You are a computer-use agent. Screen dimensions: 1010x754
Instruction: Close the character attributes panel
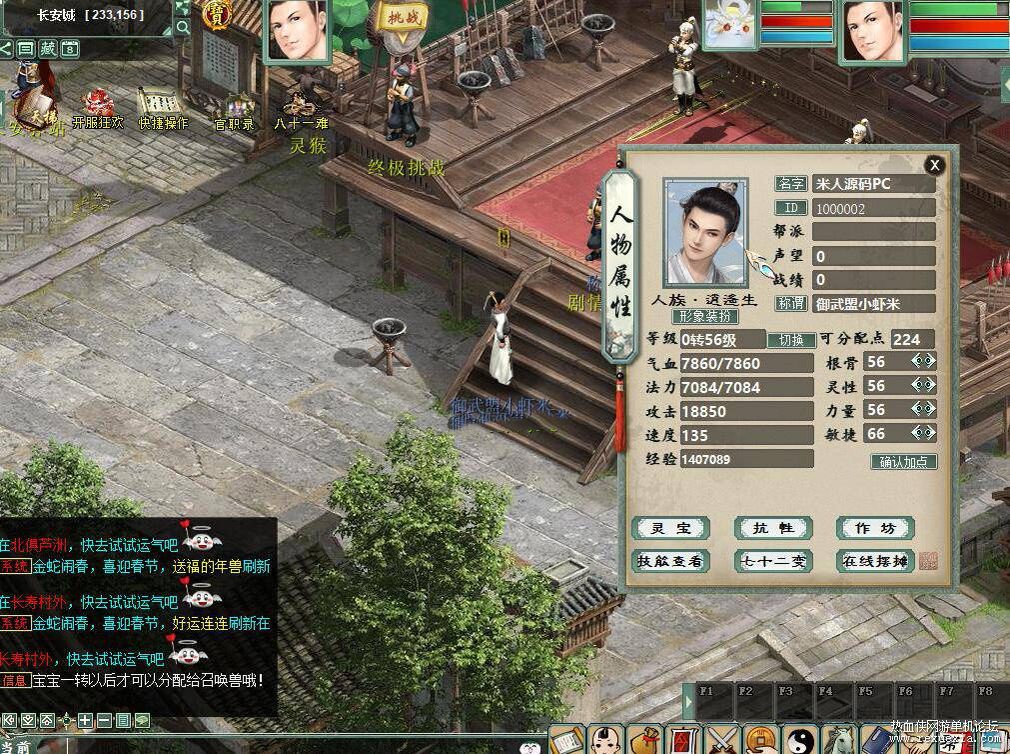935,165
